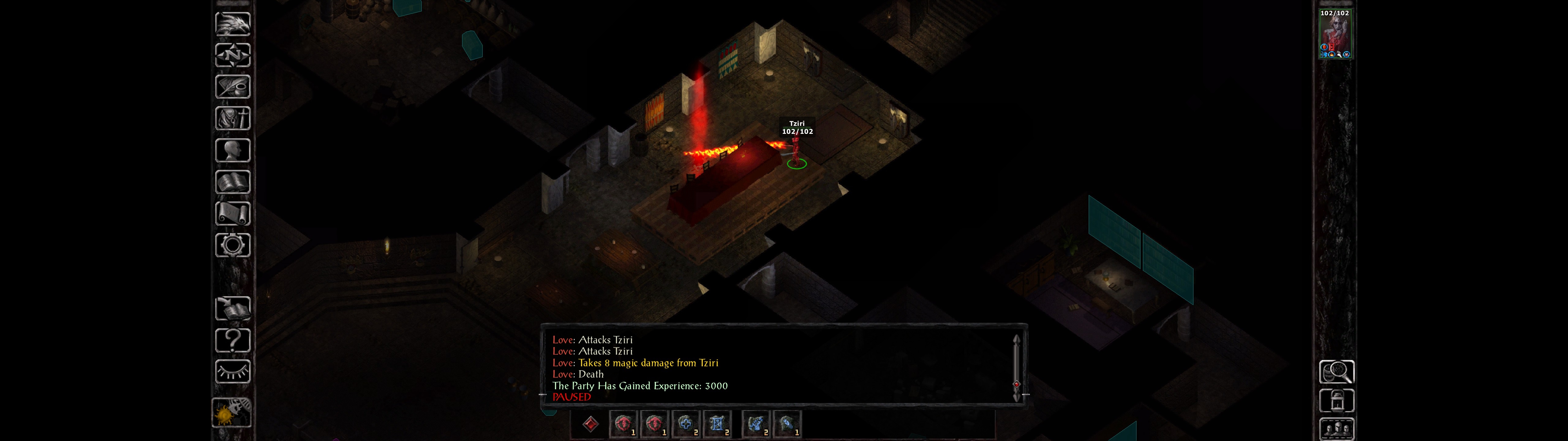Open the gear options menu
Viewport: 1568px width, 441px height.
click(232, 245)
